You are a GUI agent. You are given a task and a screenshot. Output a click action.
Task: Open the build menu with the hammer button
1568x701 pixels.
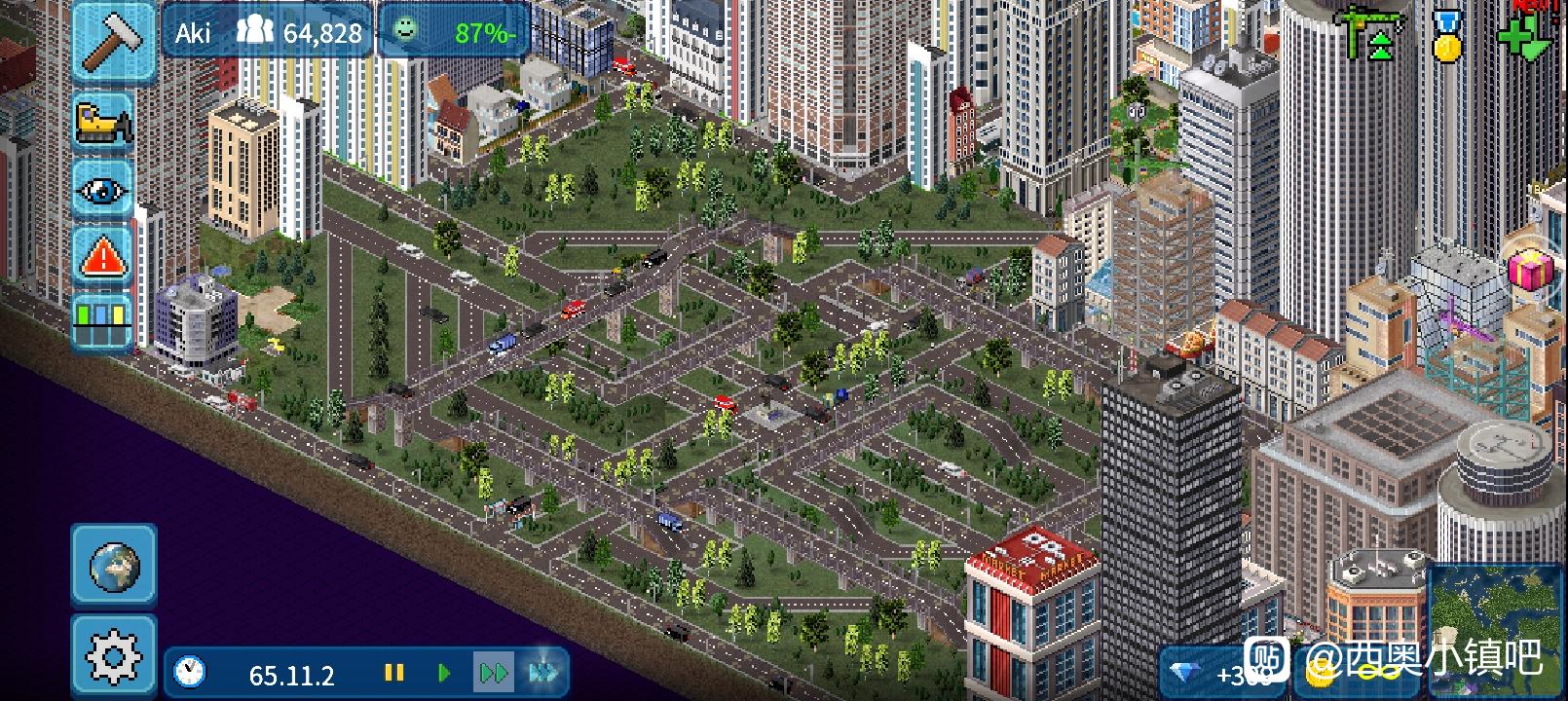coord(114,41)
